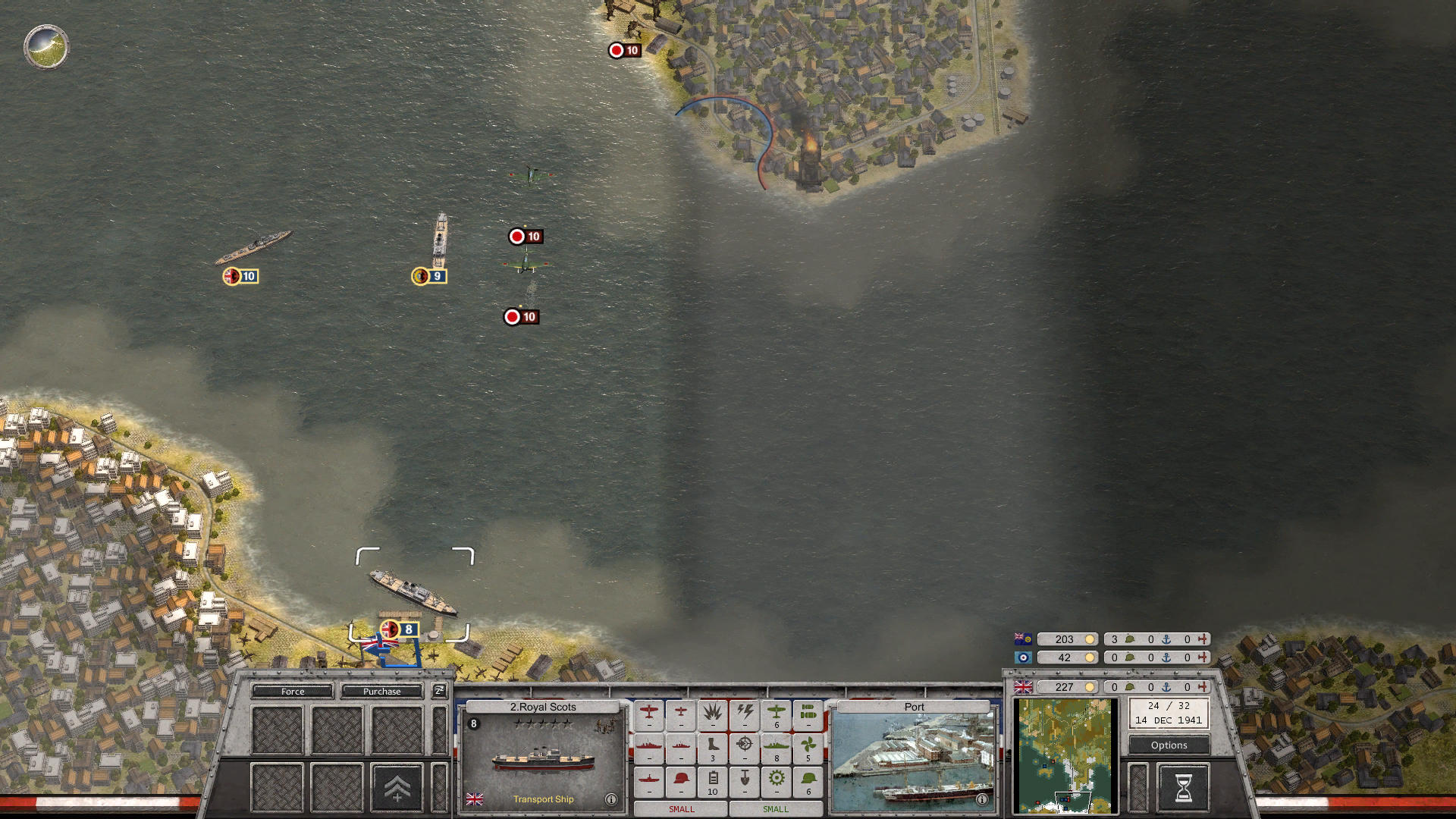Select the unit promotion chevron icon

(397, 789)
